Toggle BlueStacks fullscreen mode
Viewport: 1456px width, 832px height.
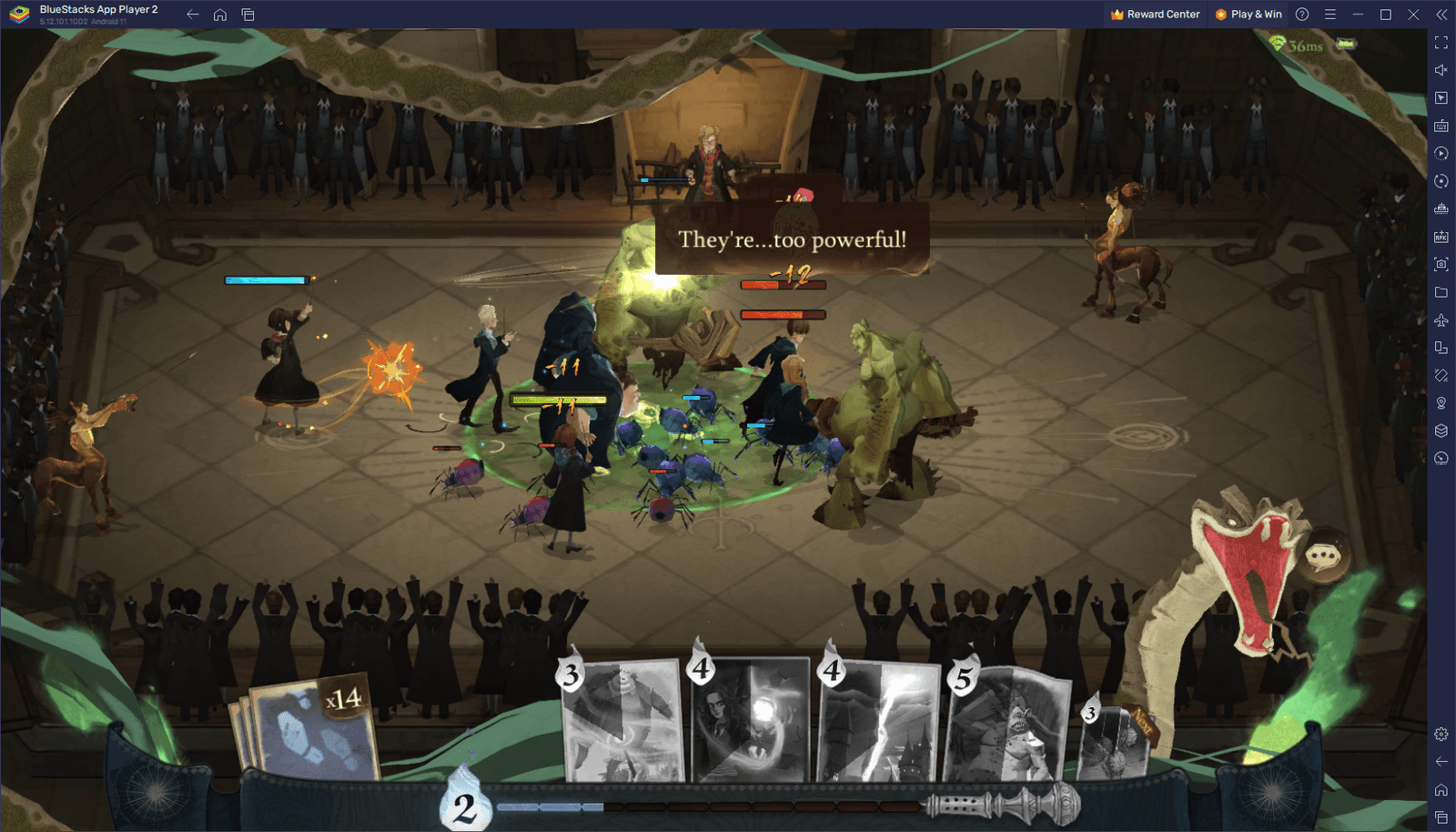click(1441, 43)
